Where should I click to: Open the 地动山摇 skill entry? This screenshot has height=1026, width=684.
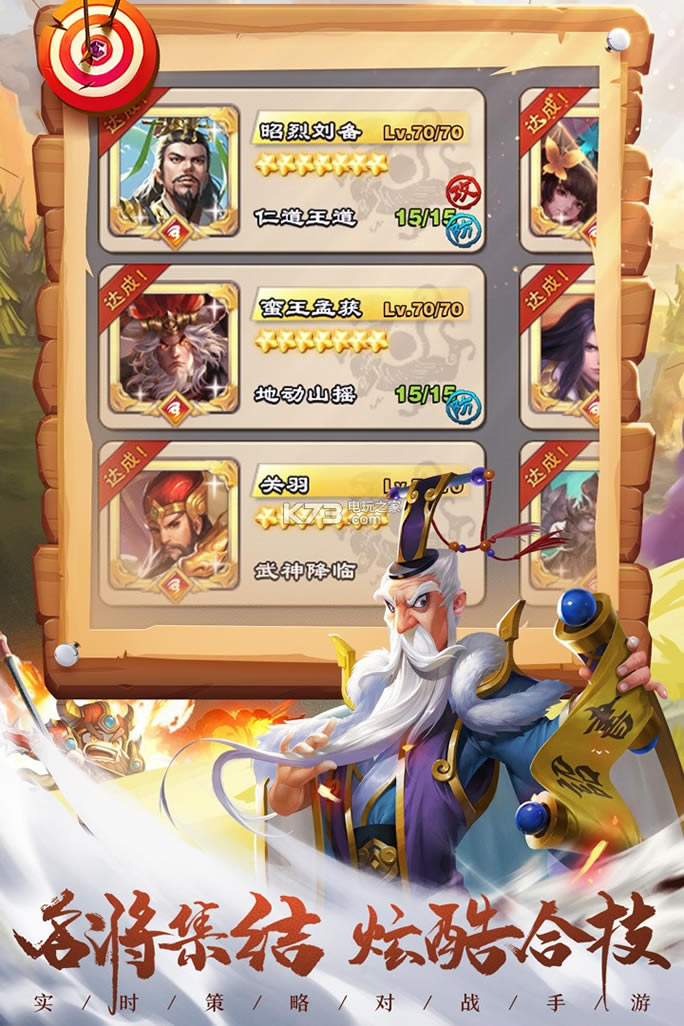pyautogui.click(x=306, y=394)
